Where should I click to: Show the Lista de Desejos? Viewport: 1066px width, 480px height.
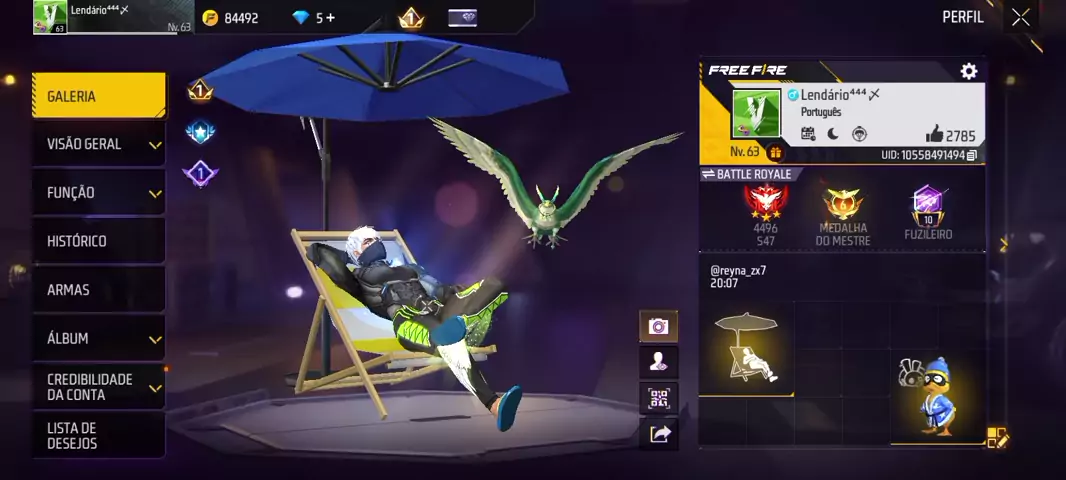[x=98, y=435]
